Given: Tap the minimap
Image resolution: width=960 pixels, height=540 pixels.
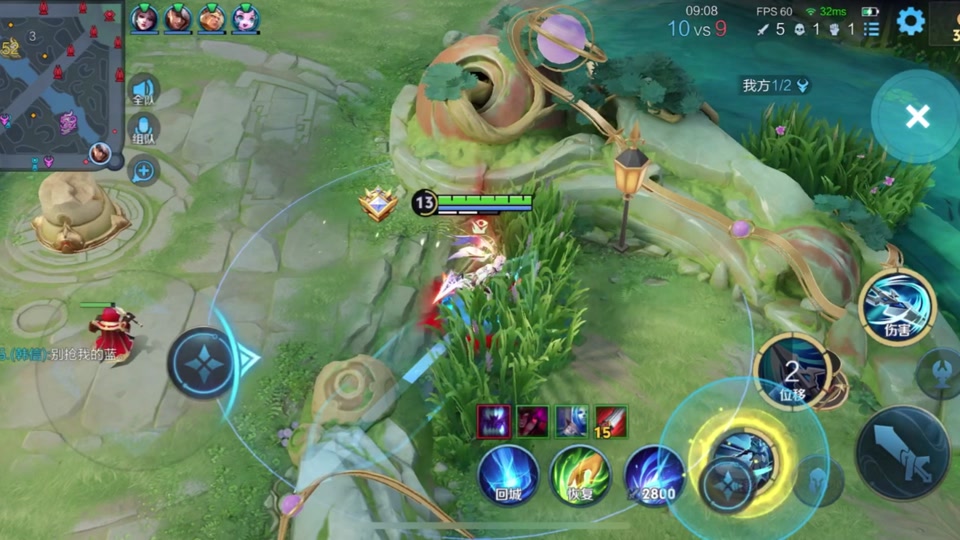Looking at the screenshot, I should pyautogui.click(x=60, y=85).
